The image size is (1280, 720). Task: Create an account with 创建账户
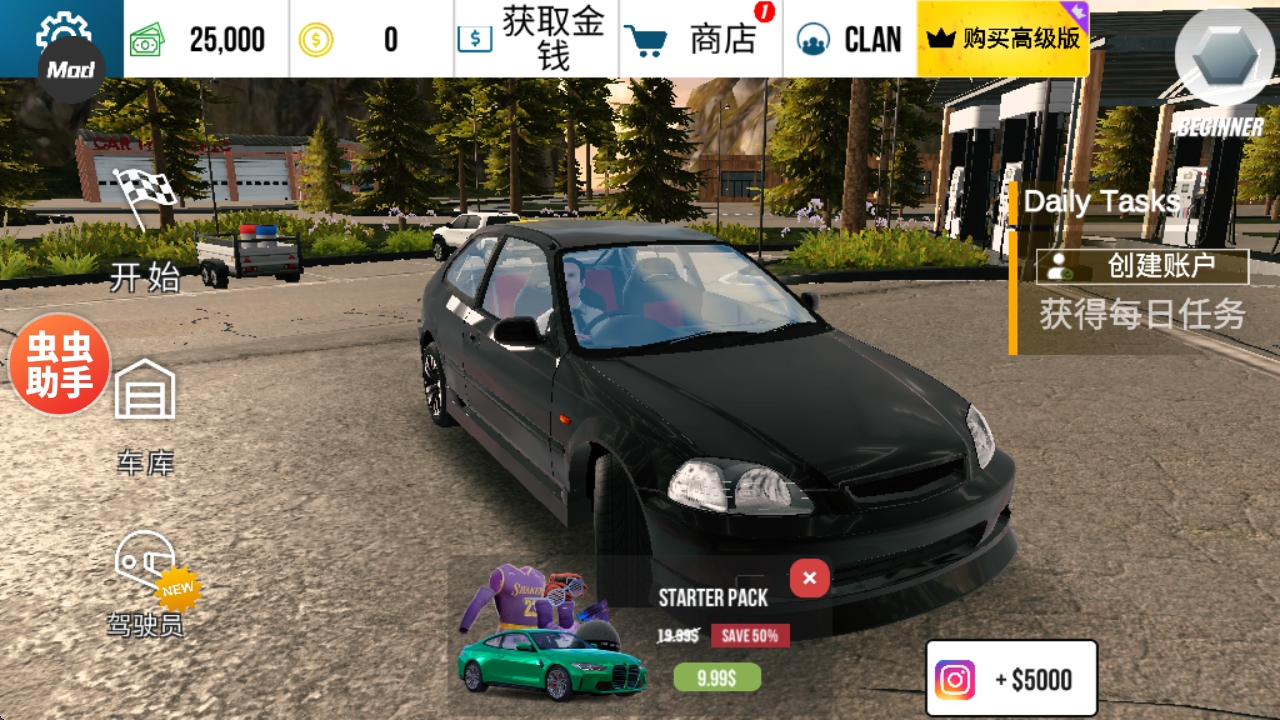pos(1142,267)
